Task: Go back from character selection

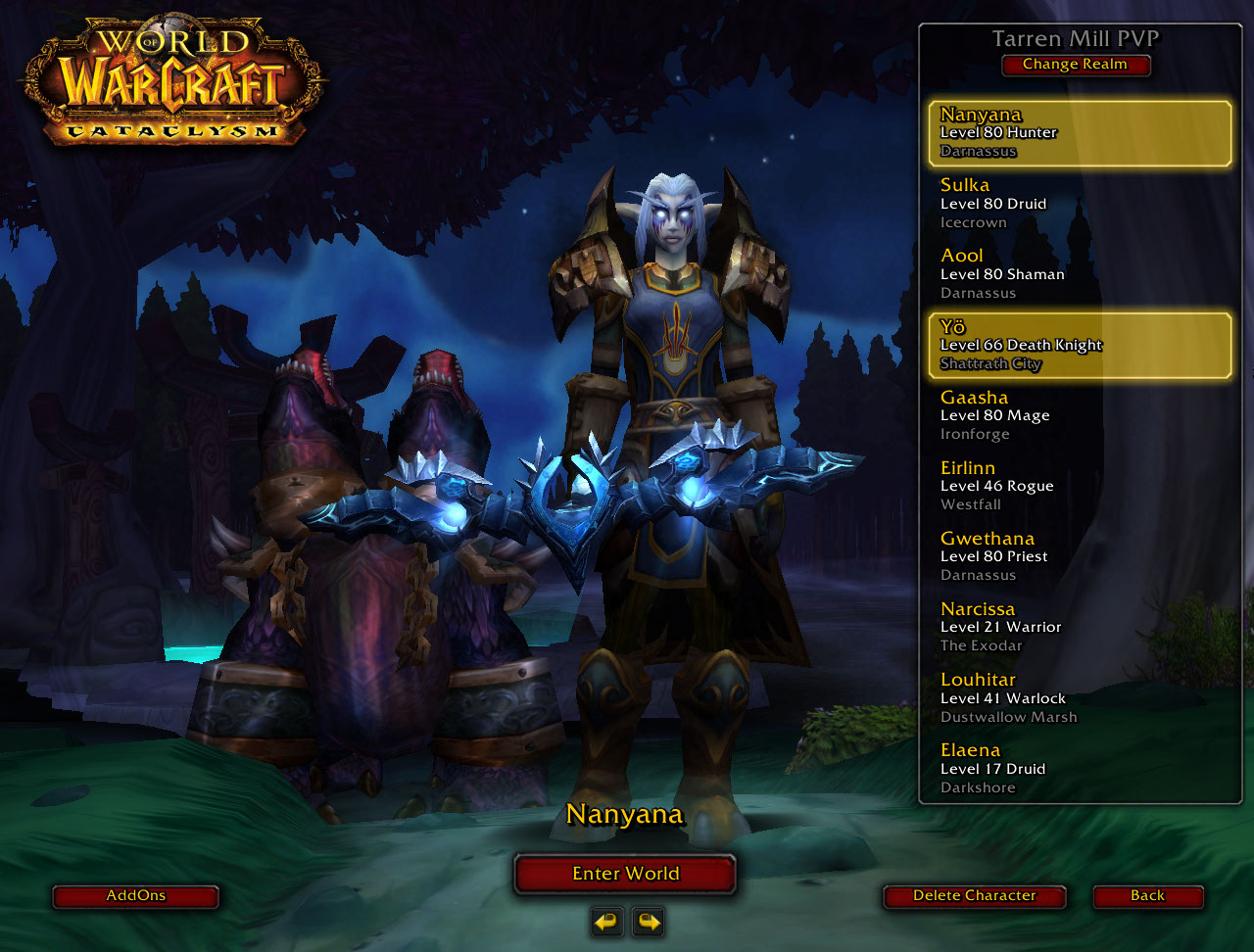Action: point(1147,896)
